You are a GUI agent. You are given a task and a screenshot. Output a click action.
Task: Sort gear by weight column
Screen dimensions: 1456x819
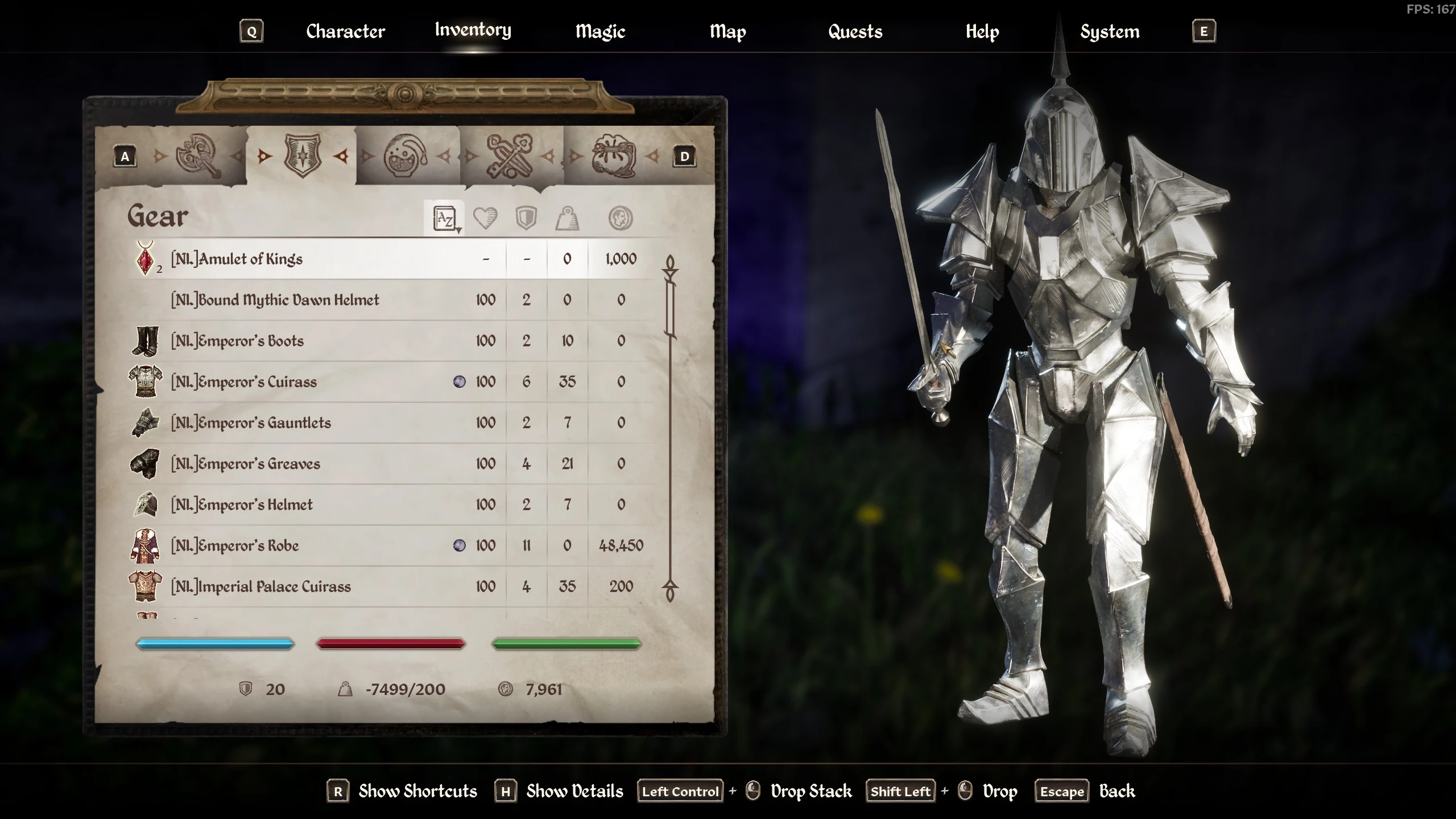567,218
